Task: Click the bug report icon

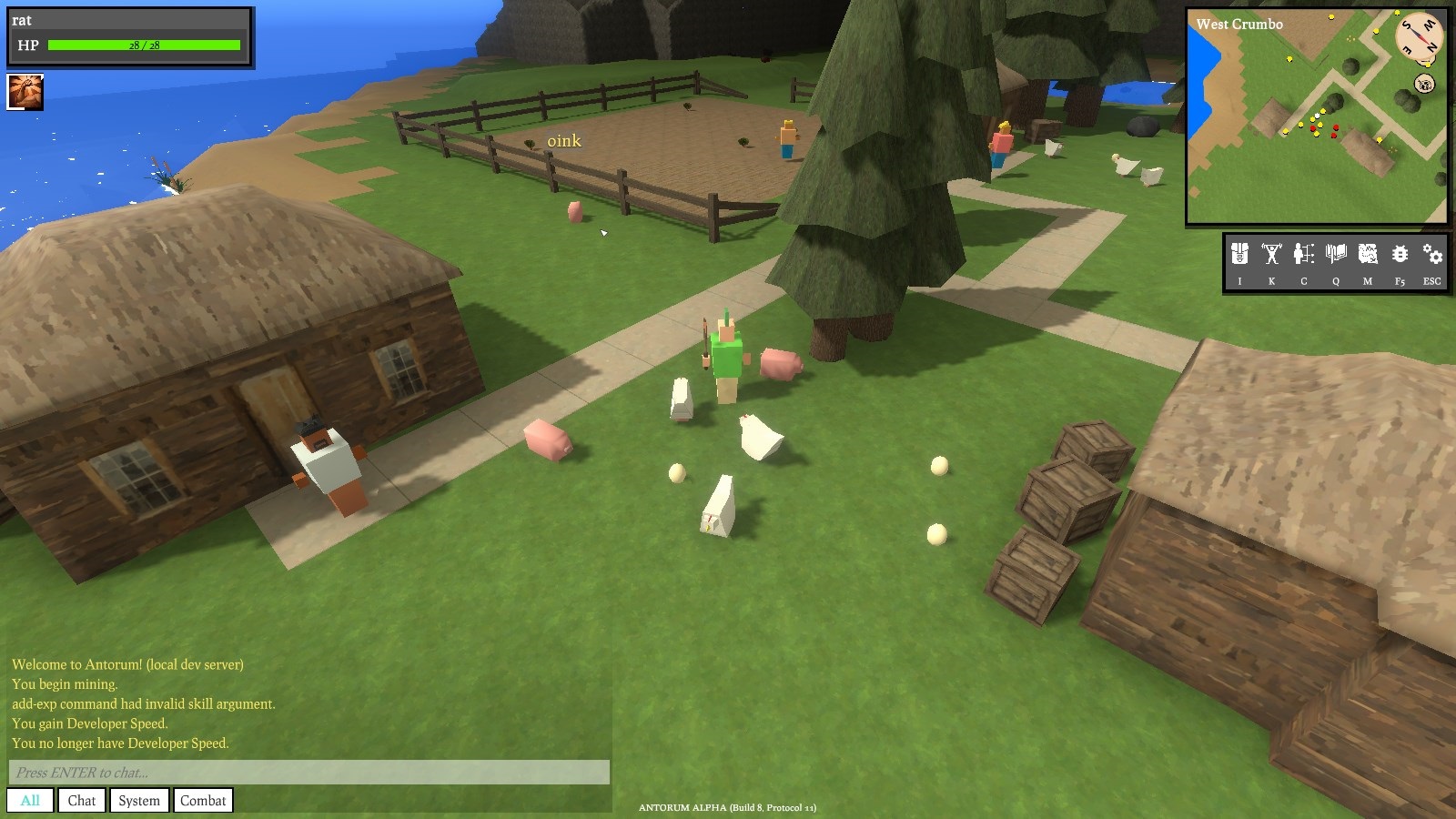Action: [1400, 254]
